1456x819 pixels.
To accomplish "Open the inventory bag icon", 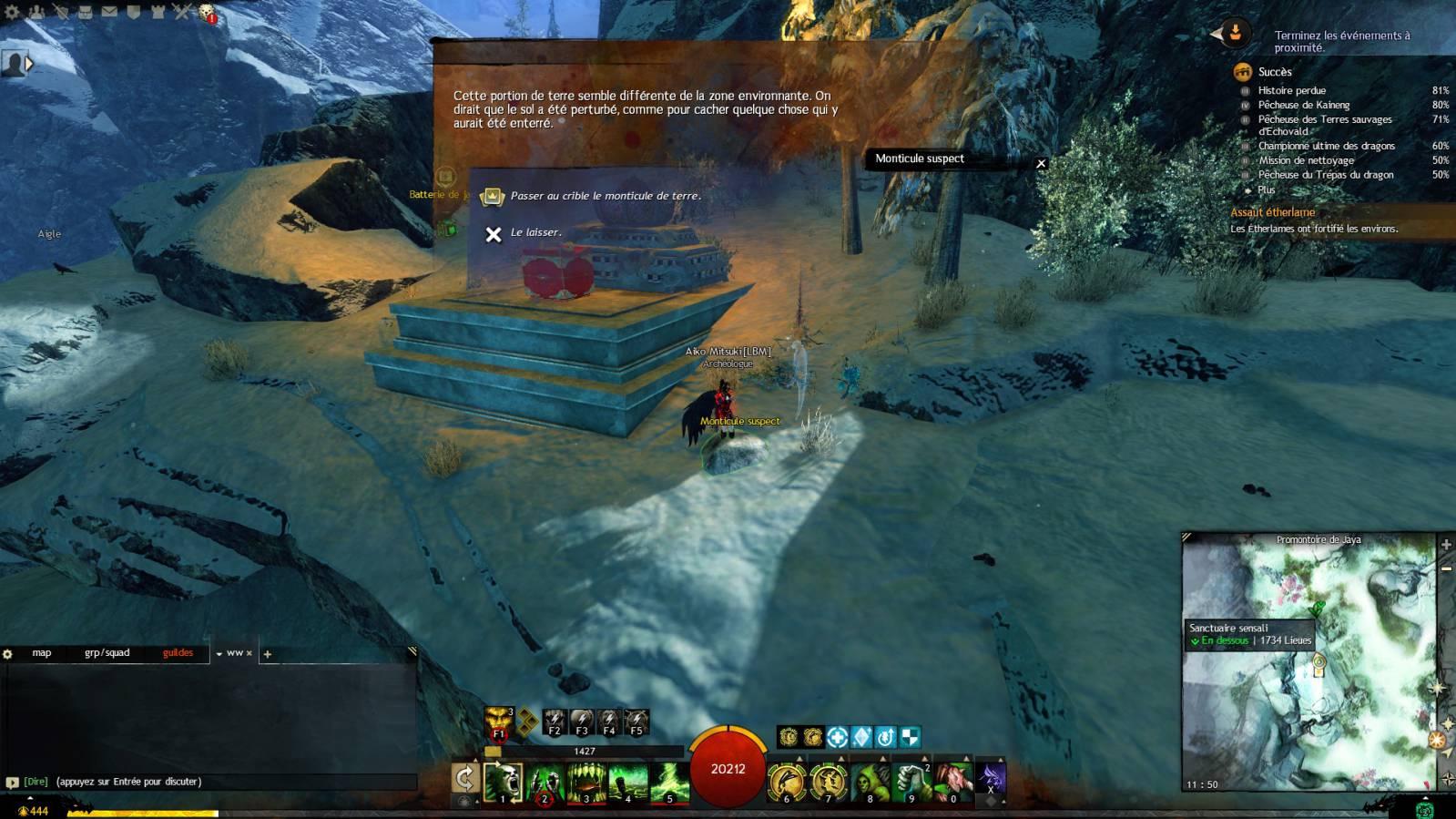I will pos(84,12).
